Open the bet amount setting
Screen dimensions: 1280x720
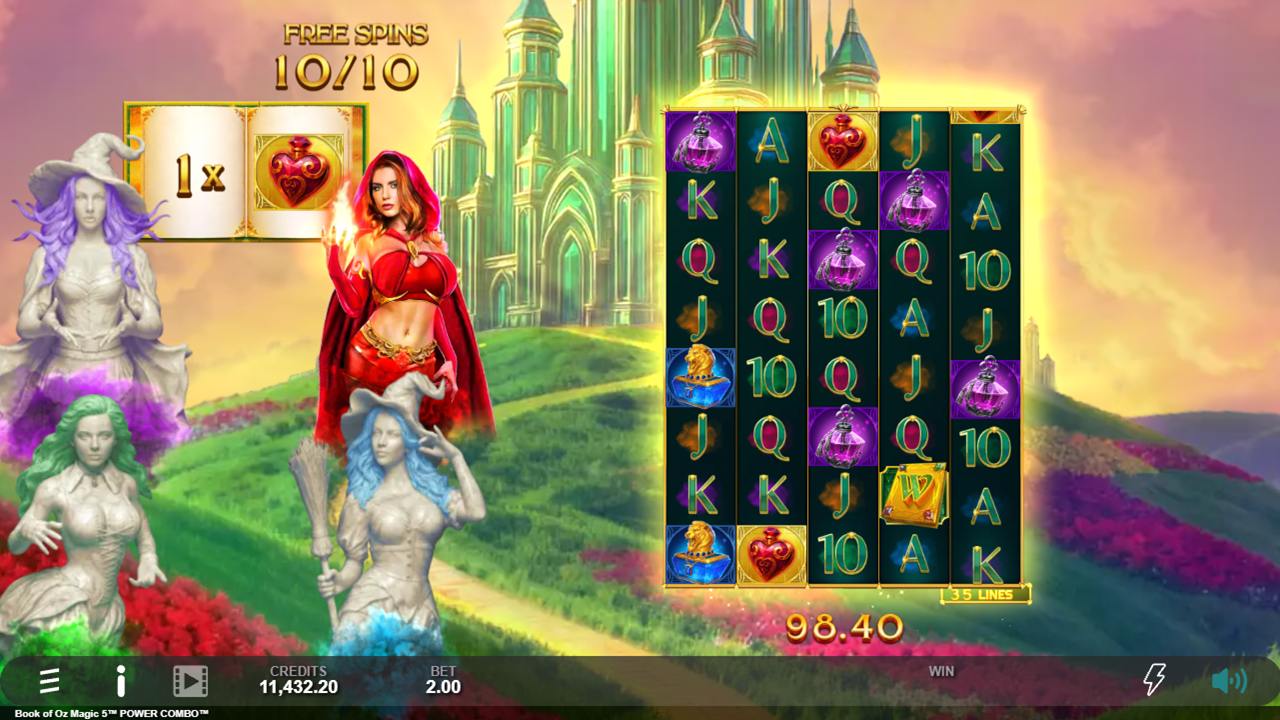point(443,680)
